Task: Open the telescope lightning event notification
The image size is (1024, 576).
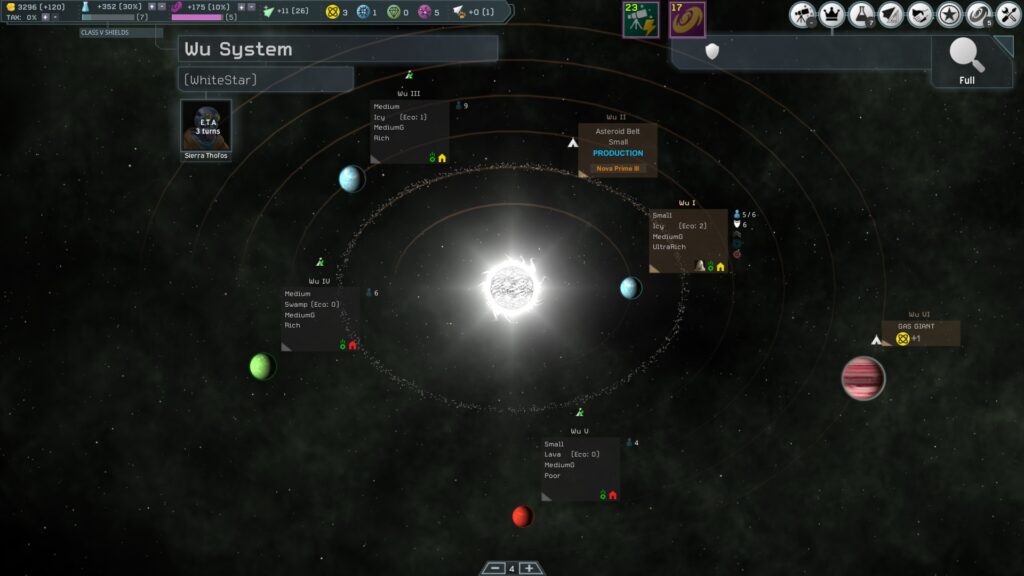Action: [x=639, y=19]
